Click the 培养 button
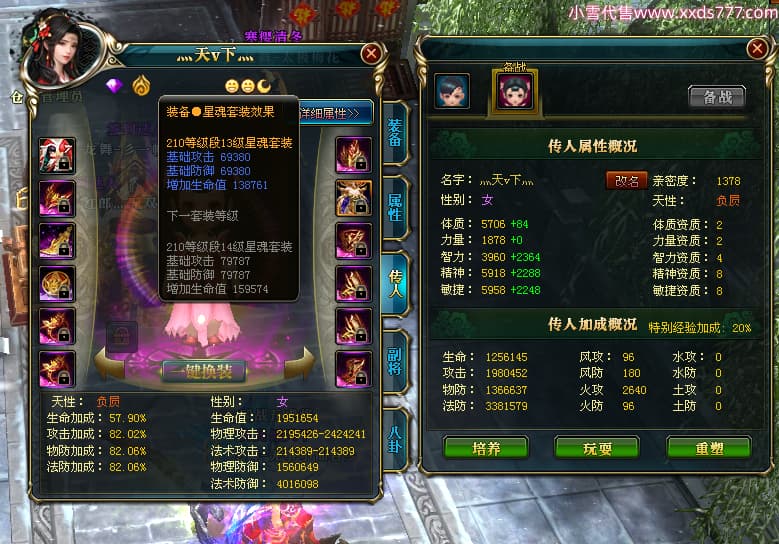 coord(486,447)
